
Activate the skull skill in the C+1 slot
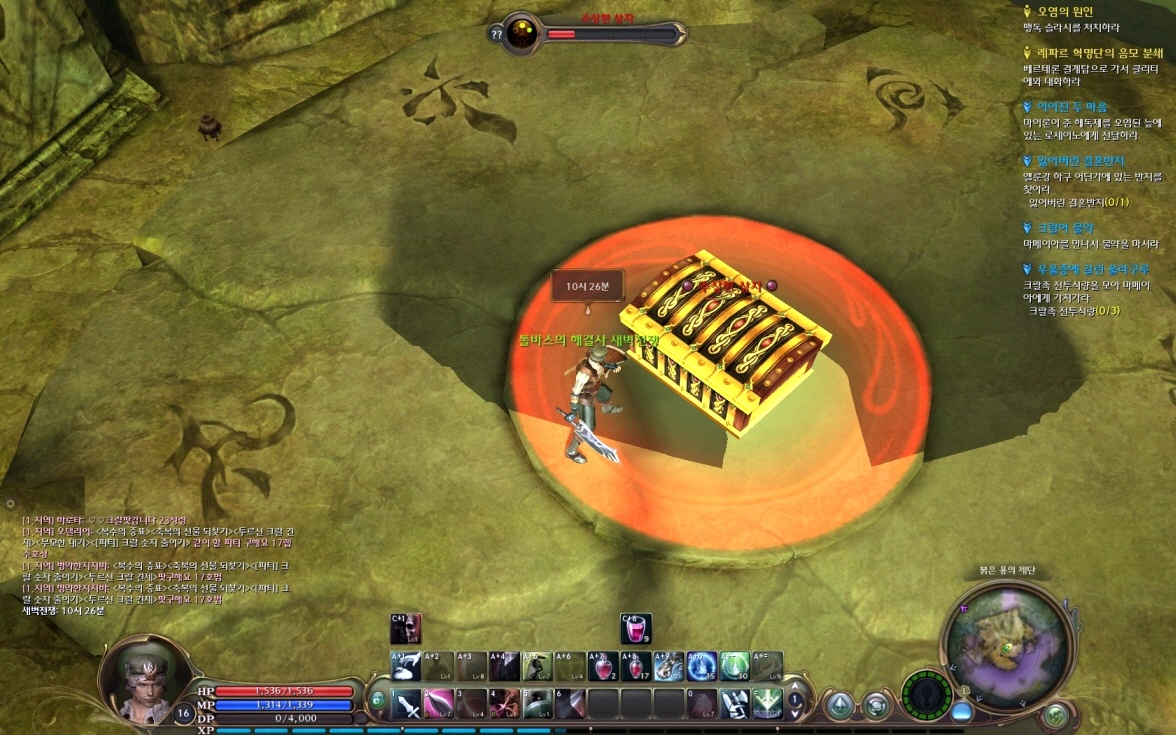406,629
